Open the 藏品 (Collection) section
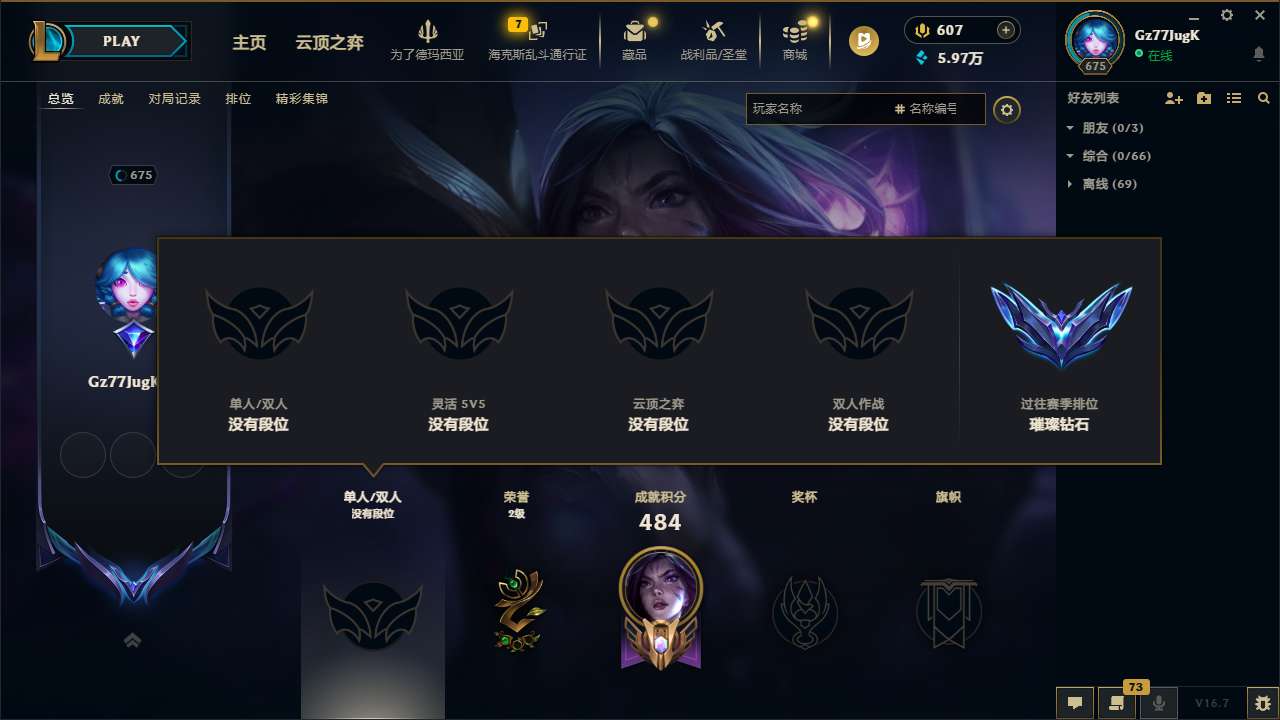 635,40
